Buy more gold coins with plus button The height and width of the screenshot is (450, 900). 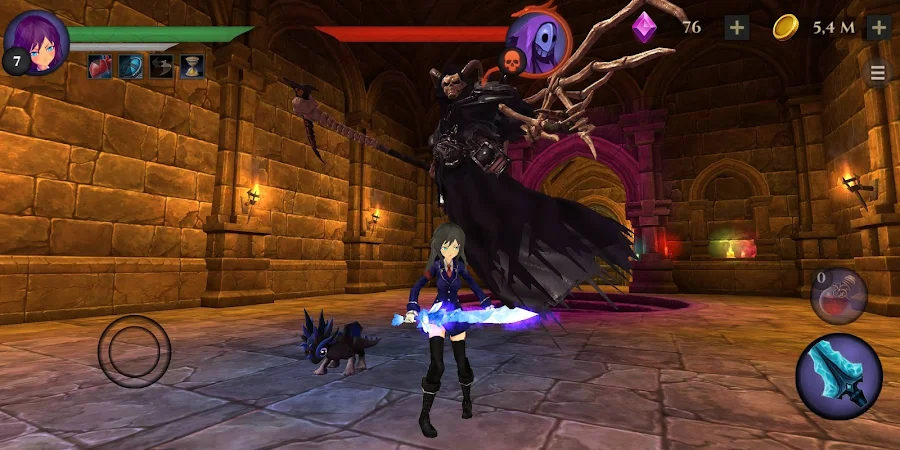pyautogui.click(x=878, y=27)
